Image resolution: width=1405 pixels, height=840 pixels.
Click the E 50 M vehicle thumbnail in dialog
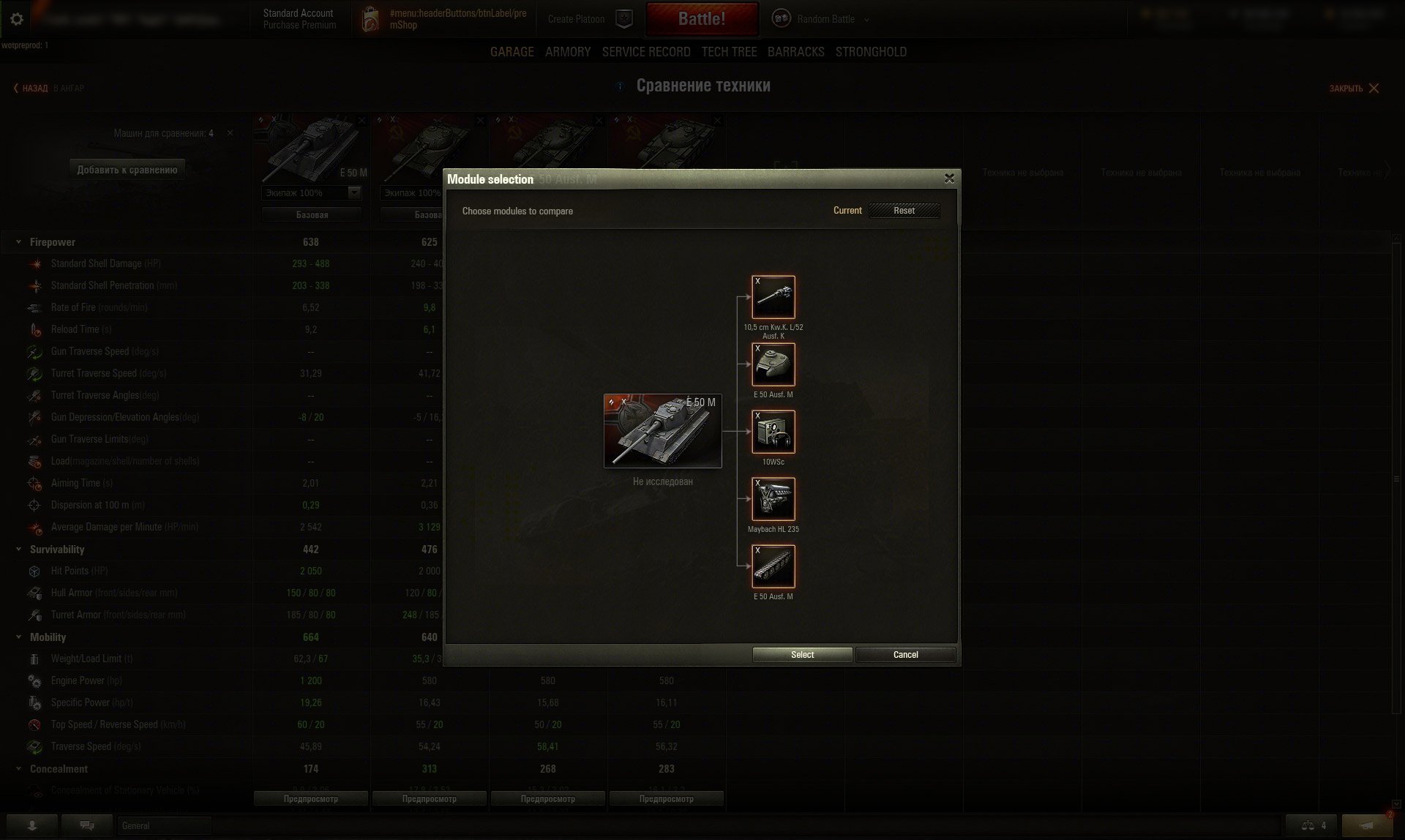(x=662, y=431)
